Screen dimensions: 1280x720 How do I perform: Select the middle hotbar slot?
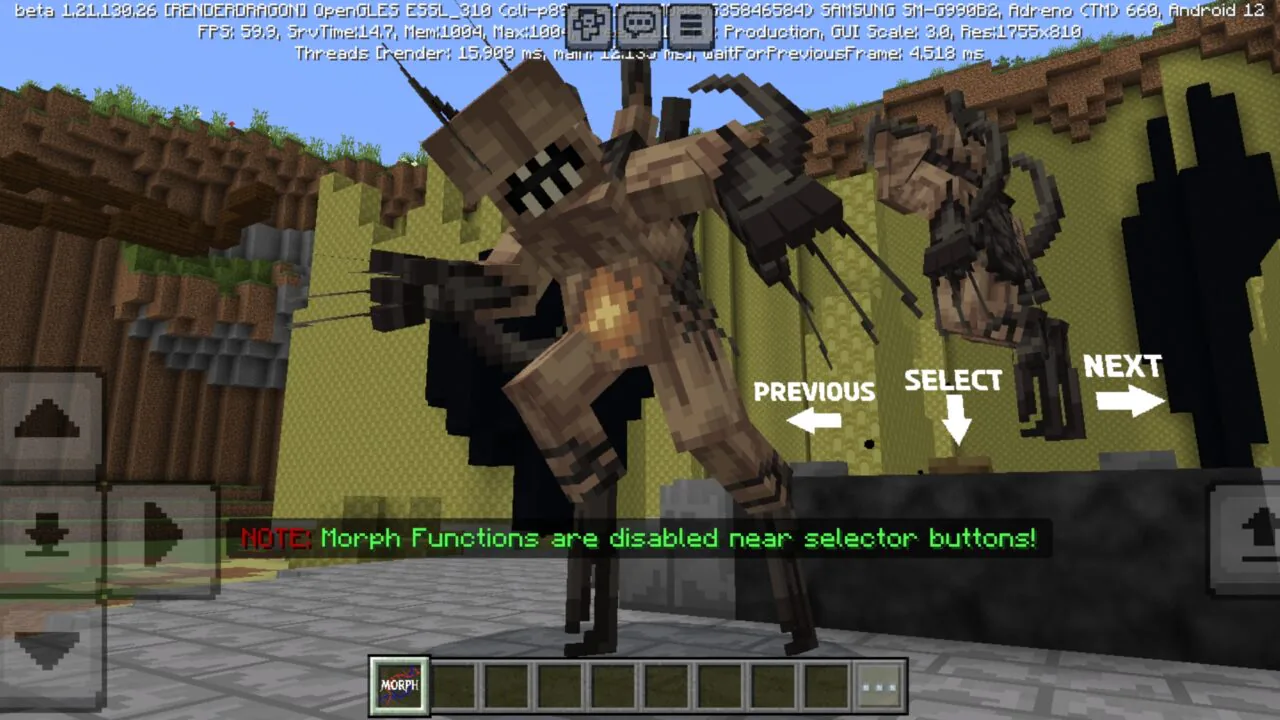(614, 686)
